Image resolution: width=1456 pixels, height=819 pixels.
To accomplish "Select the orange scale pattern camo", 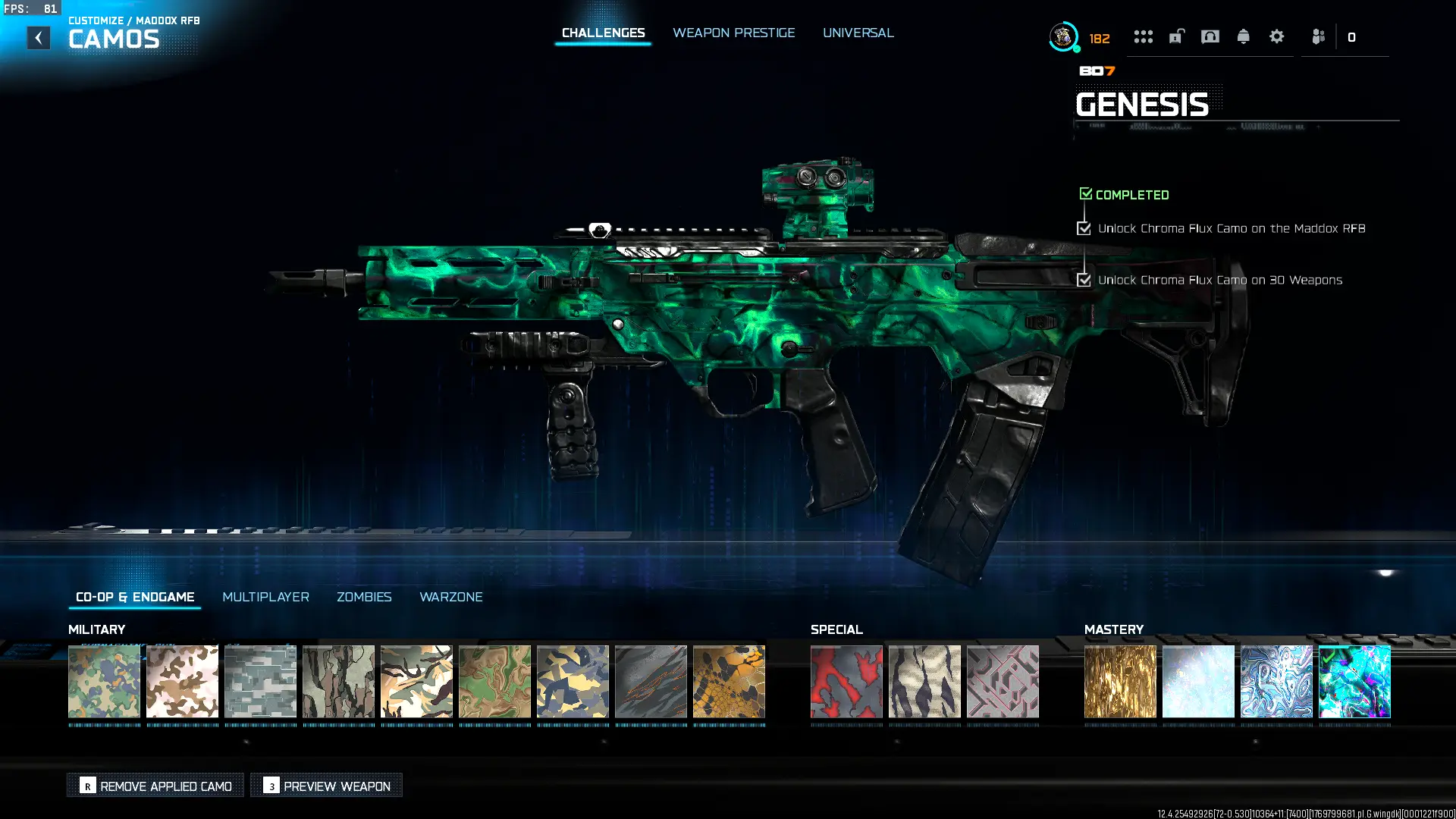I will click(x=729, y=681).
